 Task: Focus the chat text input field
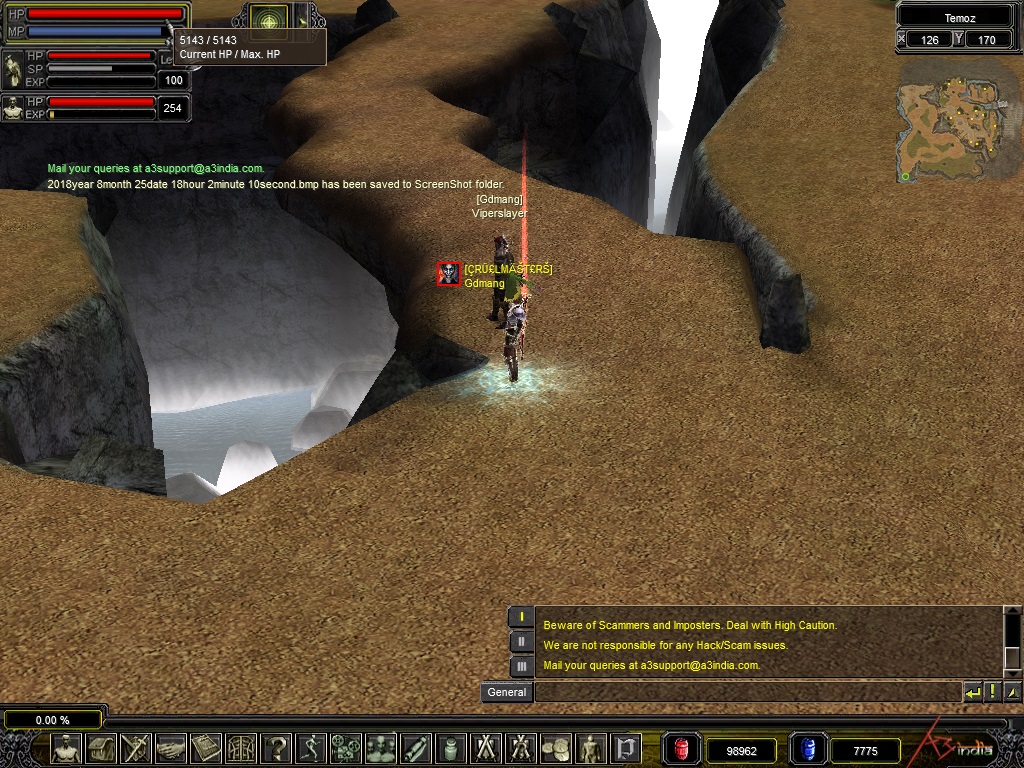pyautogui.click(x=747, y=692)
